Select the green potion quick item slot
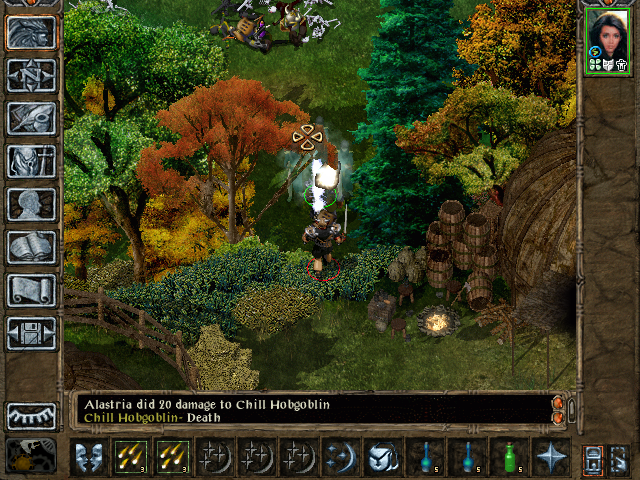The image size is (640, 480). coord(508,456)
